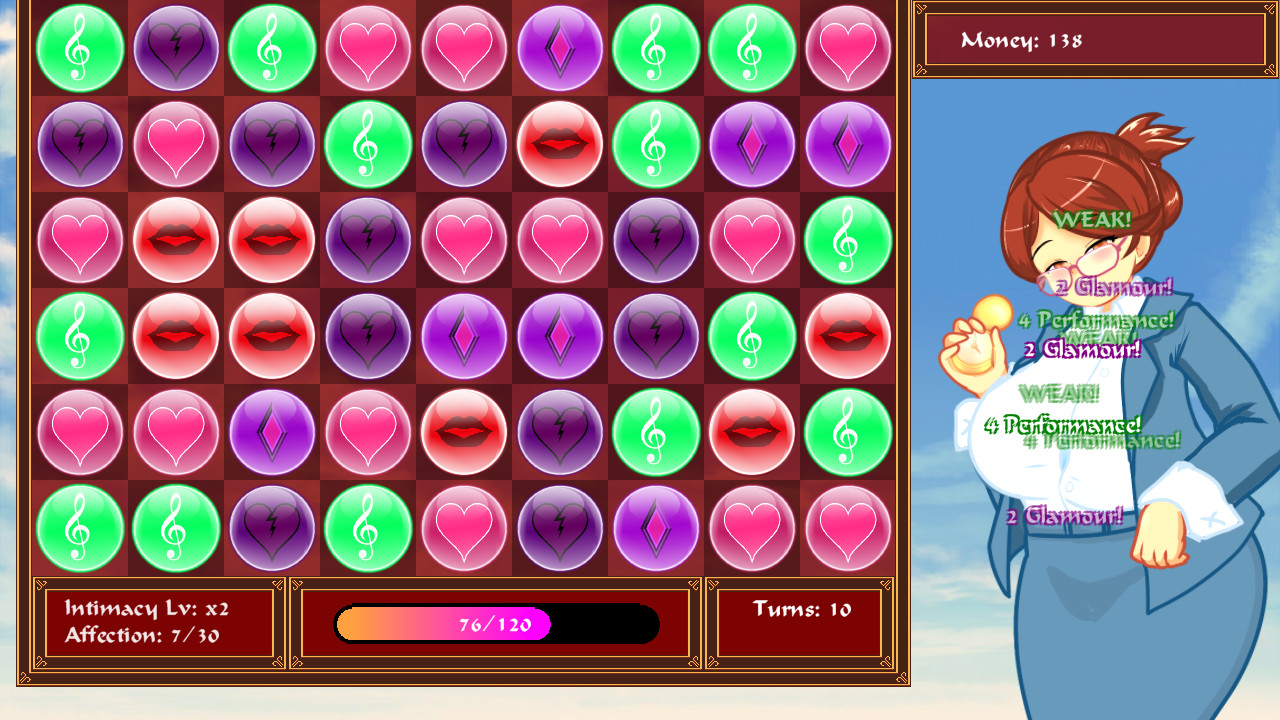Click a red lips token in the third row
This screenshot has height=720, width=1280.
click(176, 241)
